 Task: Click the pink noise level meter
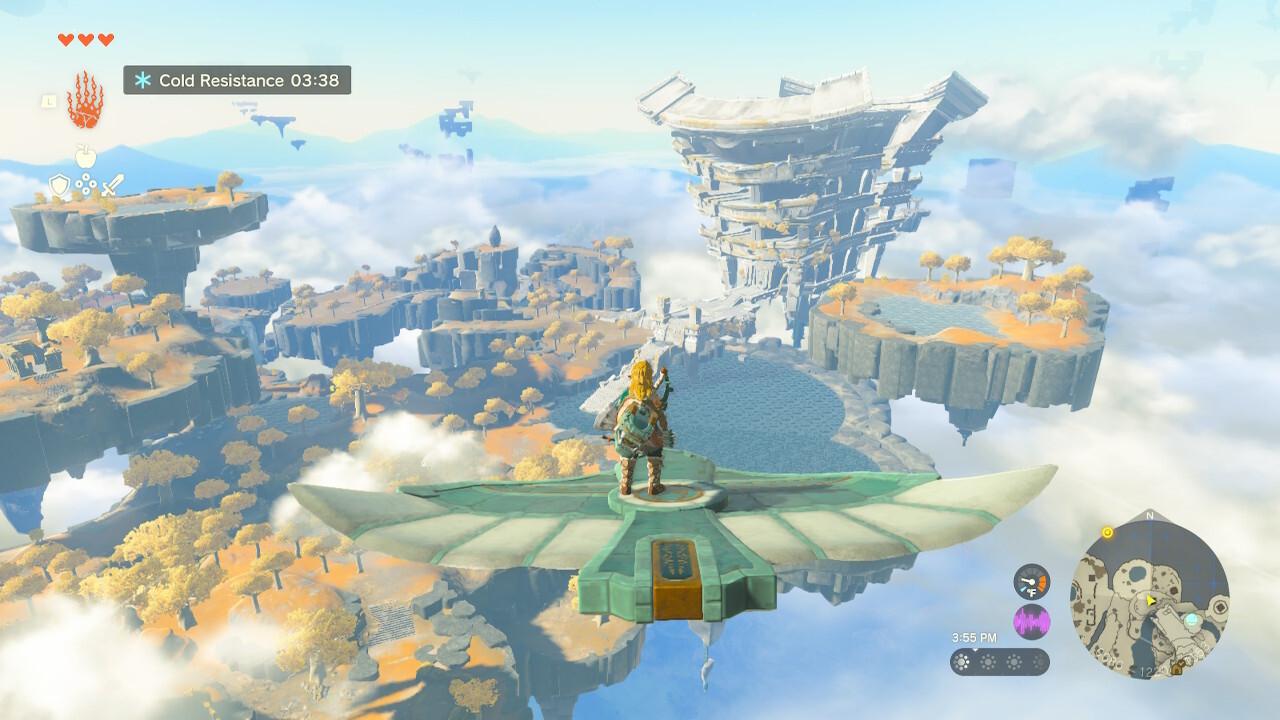[1032, 621]
